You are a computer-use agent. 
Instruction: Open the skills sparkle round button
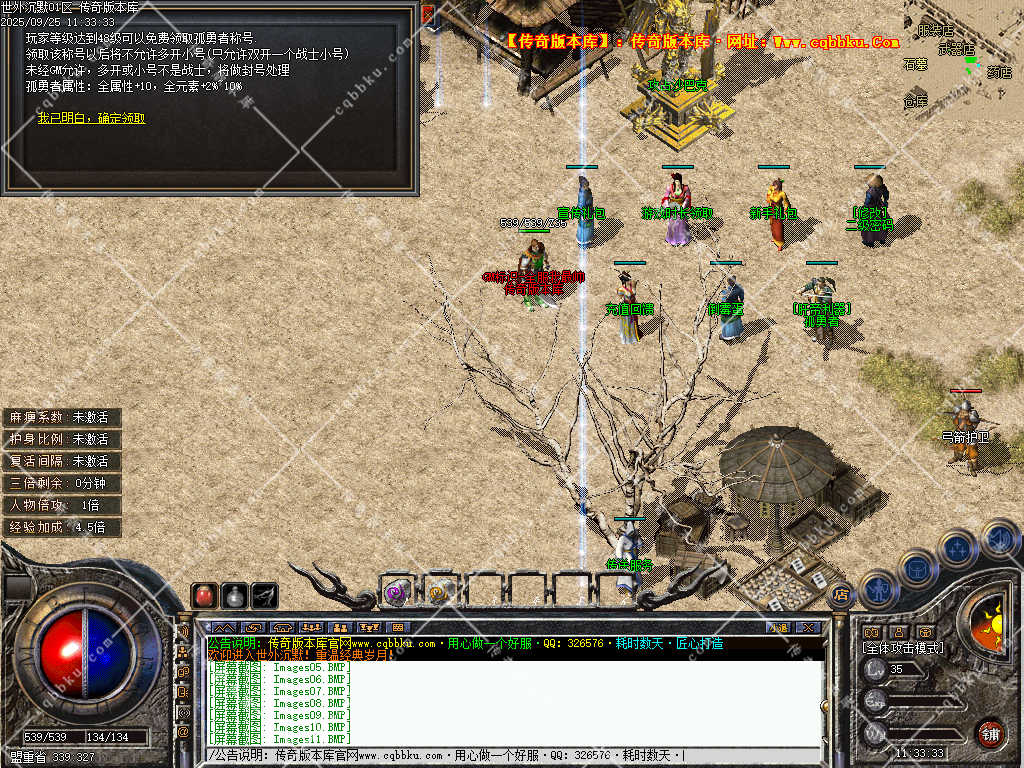tap(957, 548)
